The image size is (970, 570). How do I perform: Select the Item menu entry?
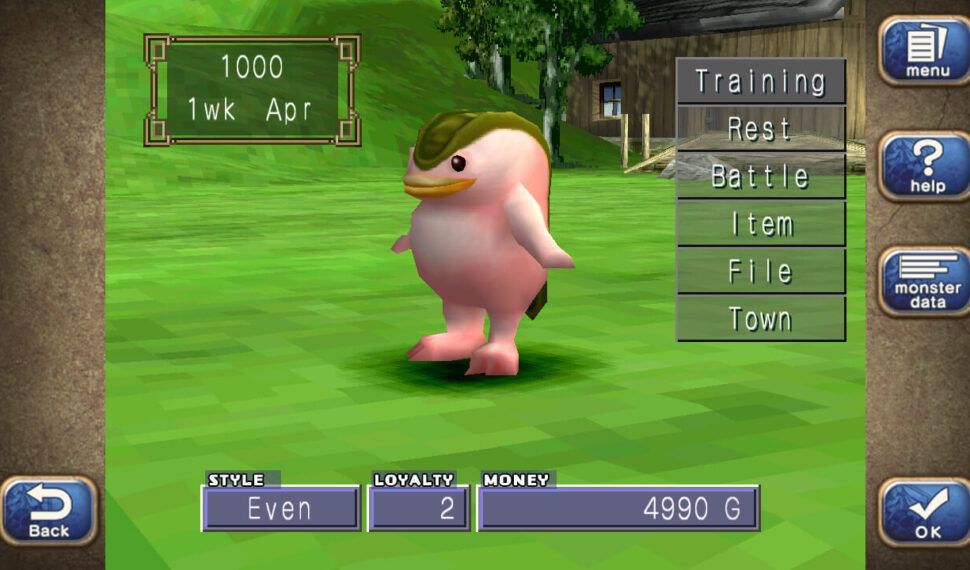pyautogui.click(x=760, y=224)
